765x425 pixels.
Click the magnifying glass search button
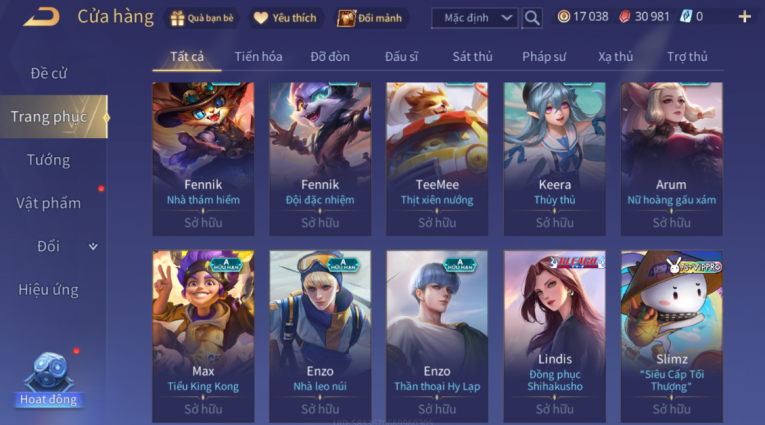[x=532, y=17]
